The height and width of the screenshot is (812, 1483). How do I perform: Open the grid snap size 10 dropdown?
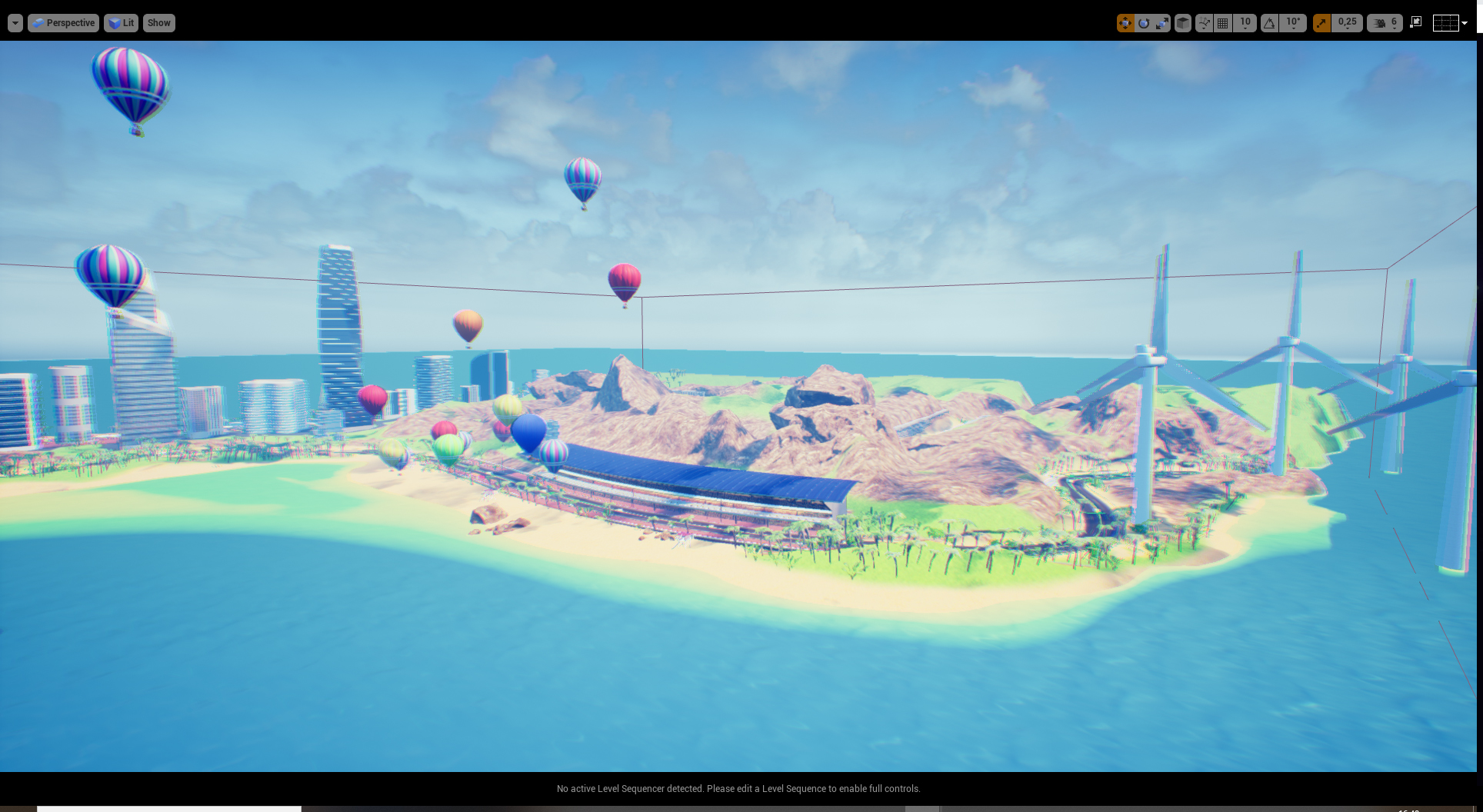[x=1245, y=23]
